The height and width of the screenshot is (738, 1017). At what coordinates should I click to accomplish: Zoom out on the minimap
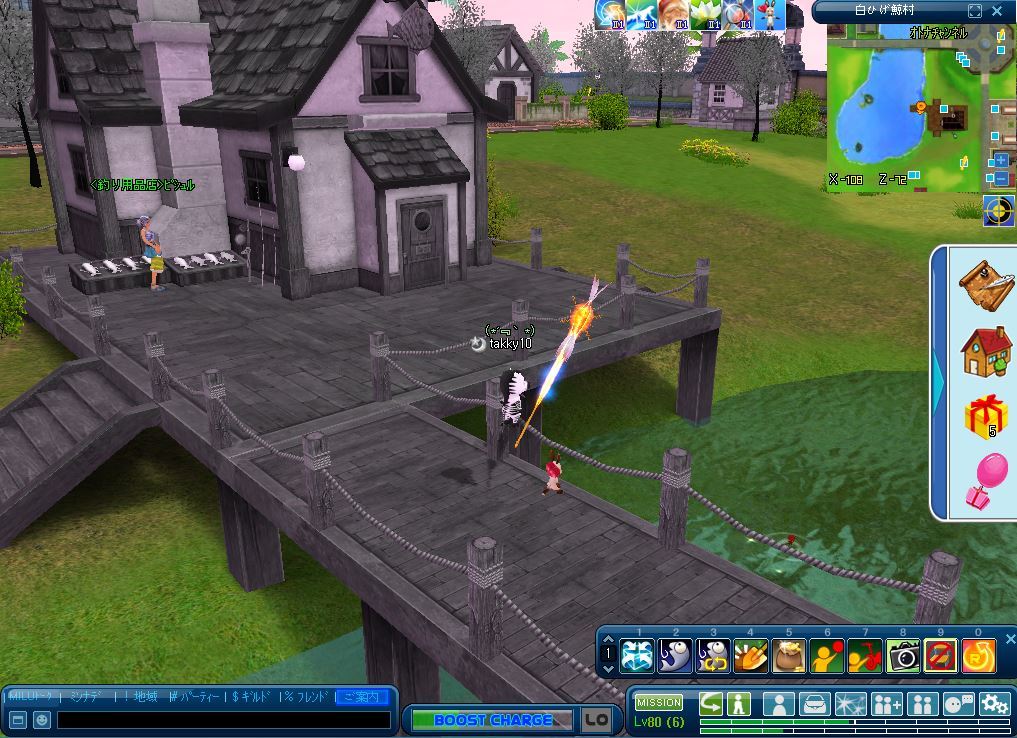tap(1000, 179)
